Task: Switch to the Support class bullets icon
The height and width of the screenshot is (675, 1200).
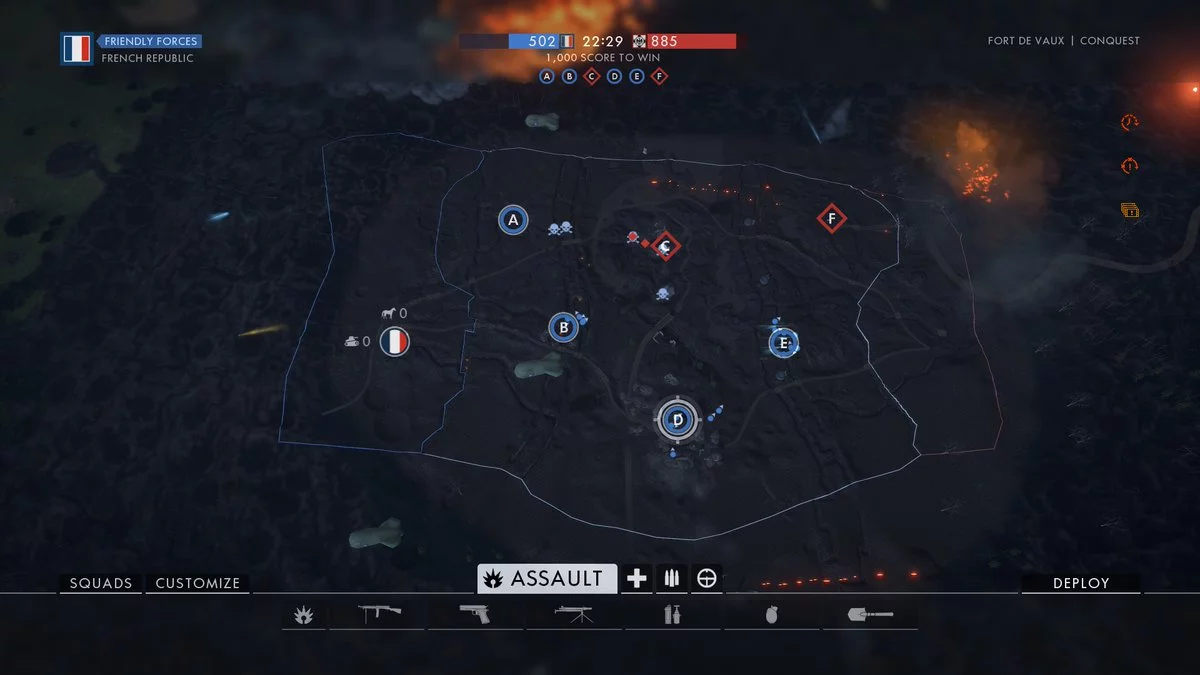Action: (x=672, y=578)
